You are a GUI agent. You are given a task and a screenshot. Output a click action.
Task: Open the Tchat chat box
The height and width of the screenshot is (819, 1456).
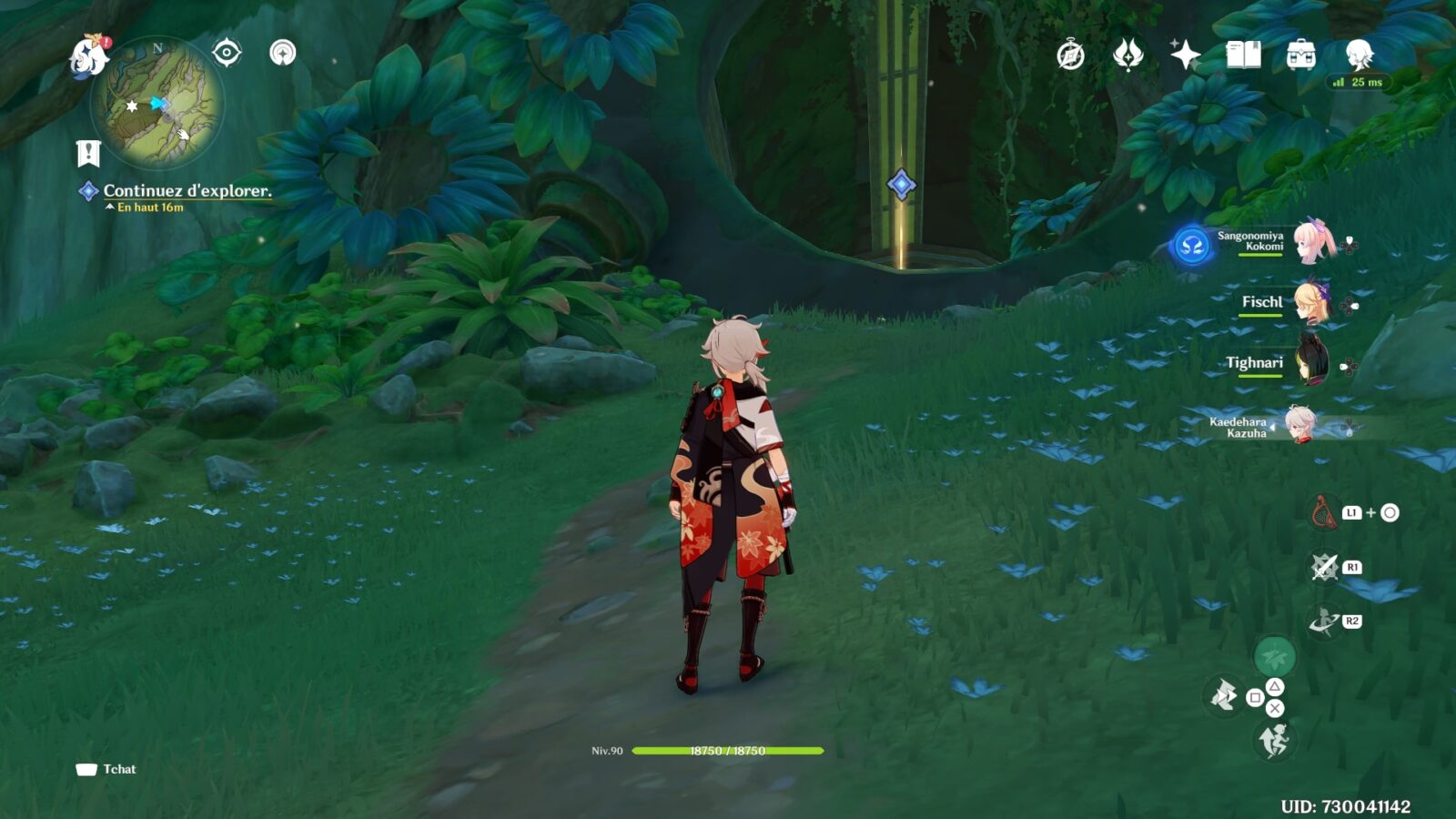pos(106,770)
